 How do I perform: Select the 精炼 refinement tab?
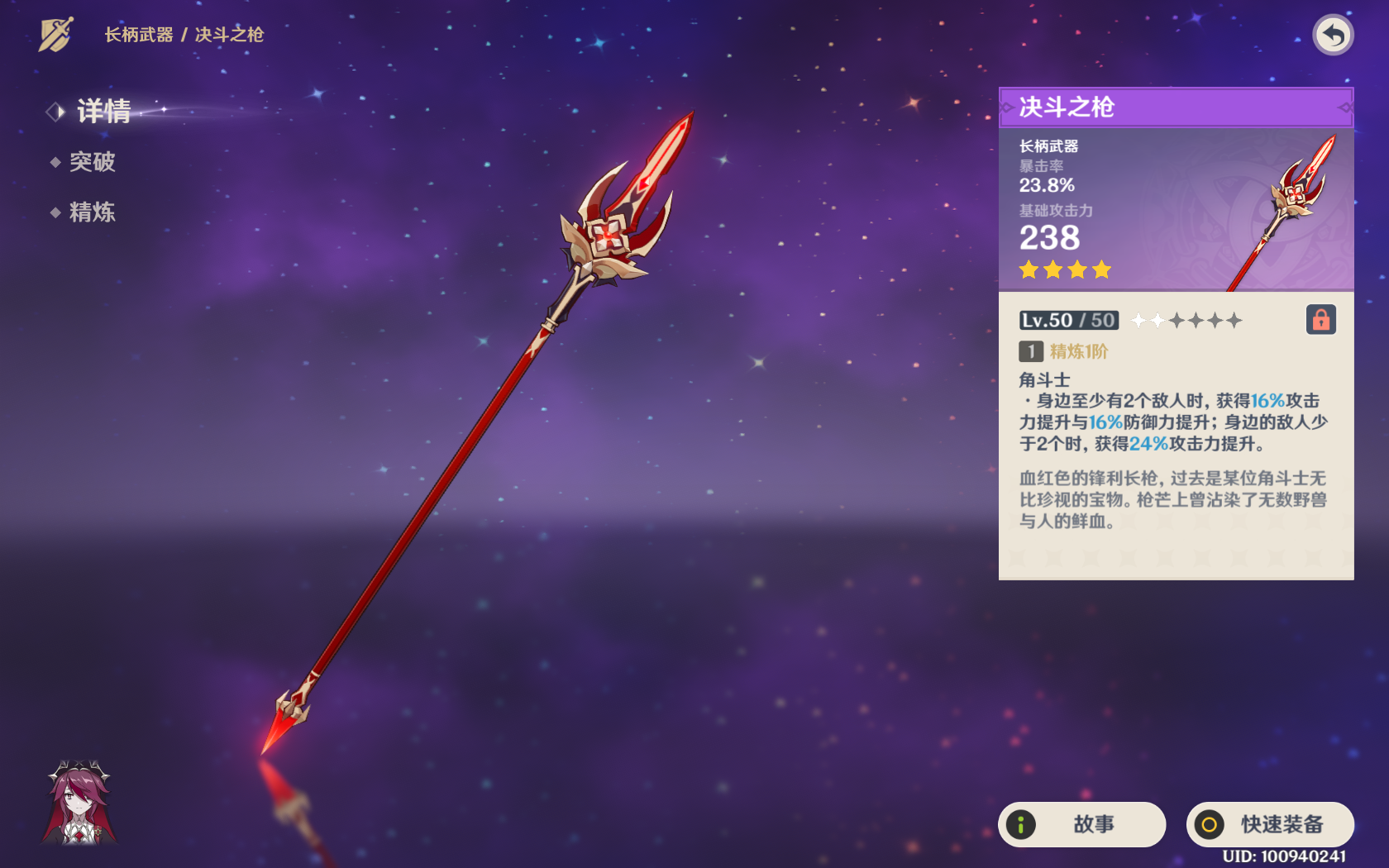tap(92, 212)
